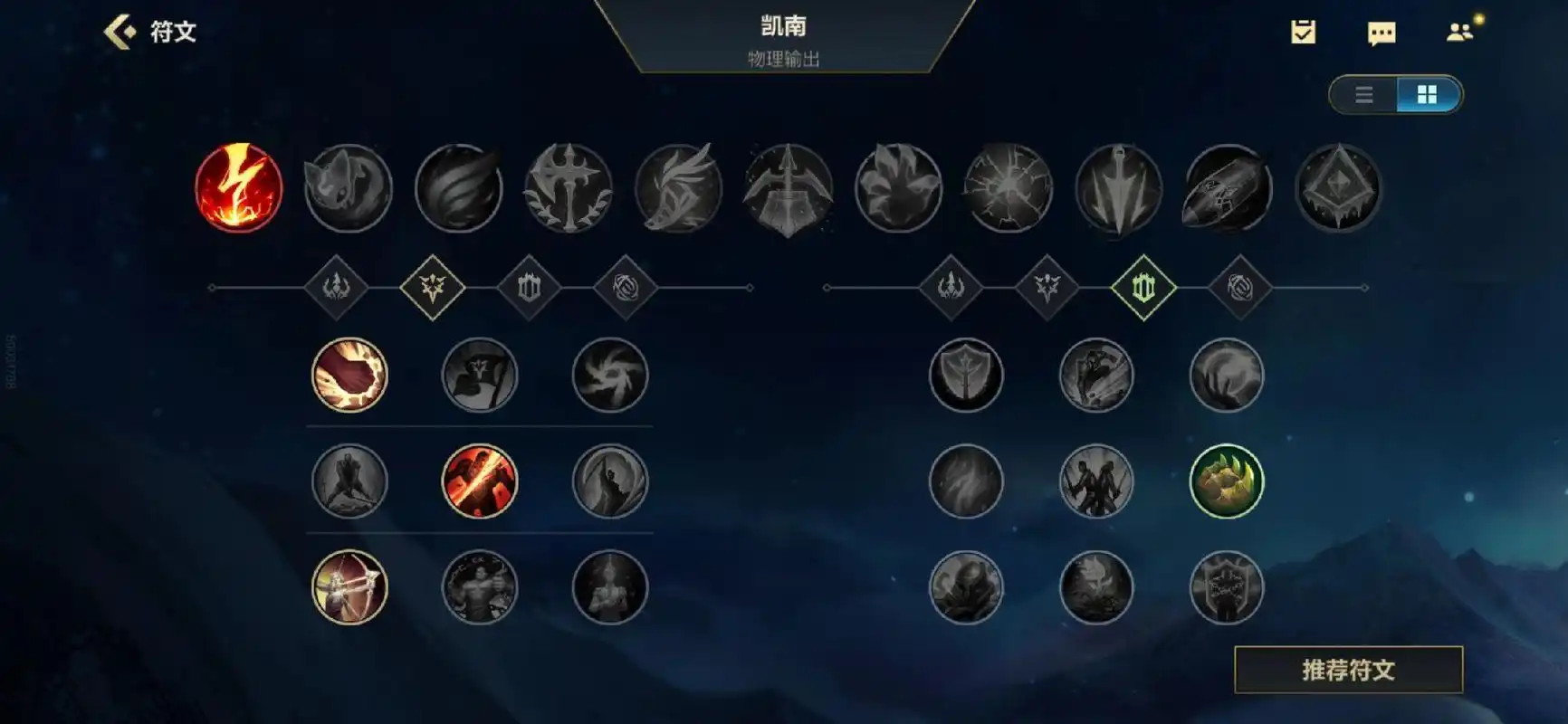
Task: Switch to the green Resolve tree diamond
Action: click(x=1143, y=288)
